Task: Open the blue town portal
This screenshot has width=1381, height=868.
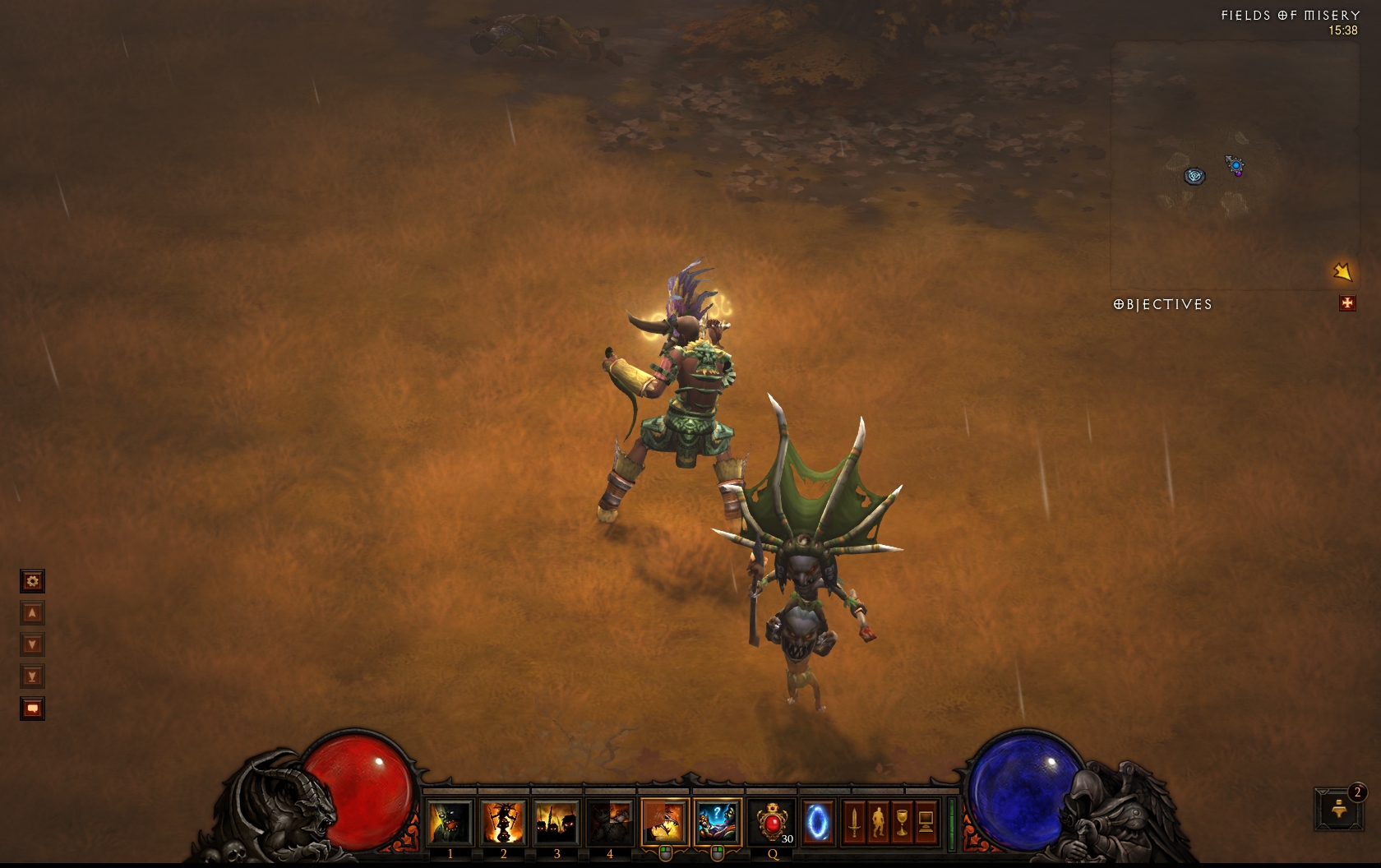Action: click(x=817, y=822)
